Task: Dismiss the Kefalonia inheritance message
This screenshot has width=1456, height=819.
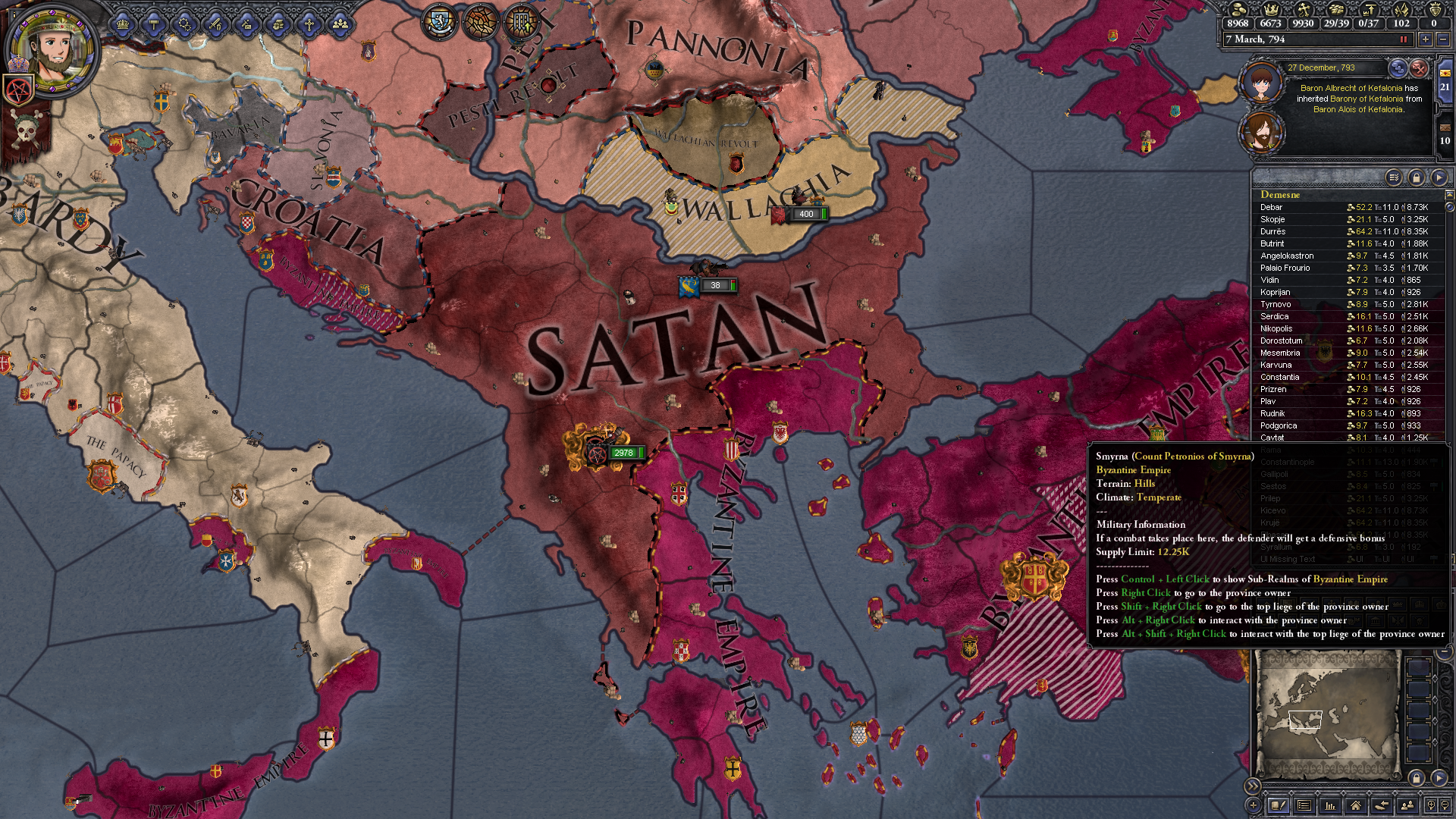Action: (1419, 68)
